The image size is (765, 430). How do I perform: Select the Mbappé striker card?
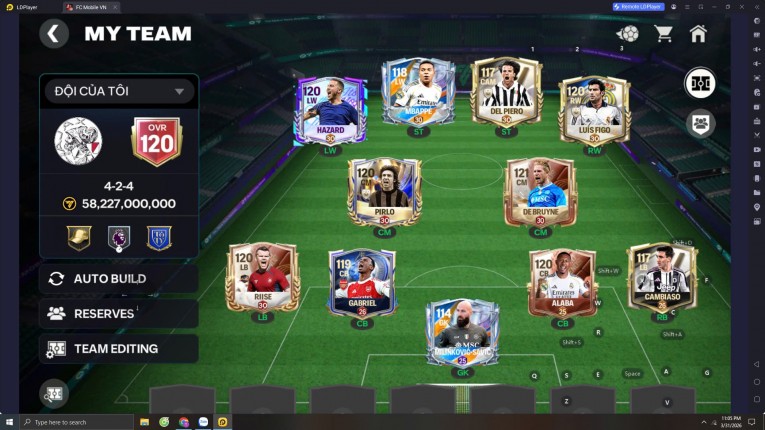pos(417,92)
